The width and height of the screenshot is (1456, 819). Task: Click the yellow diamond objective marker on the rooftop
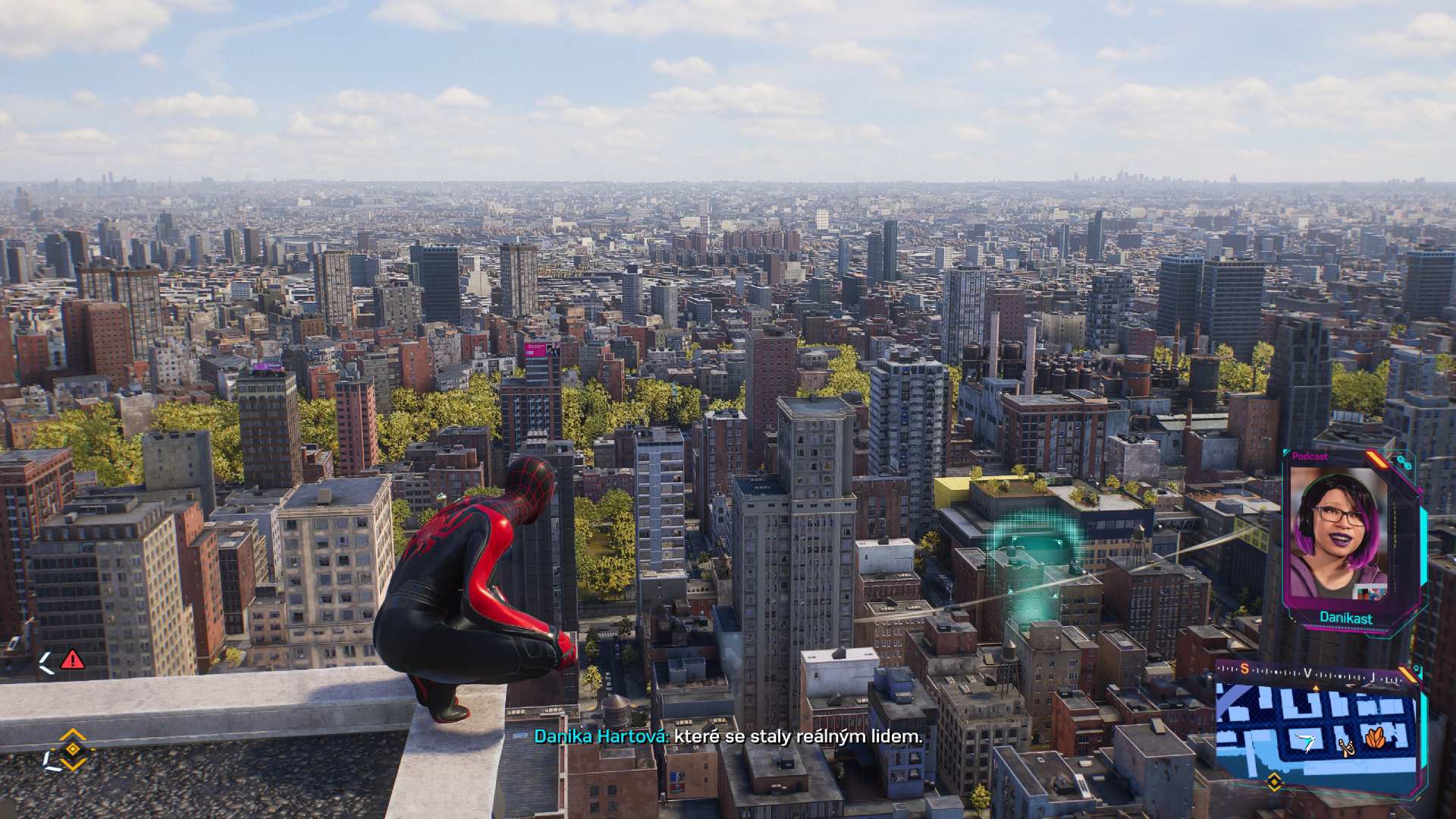click(73, 748)
